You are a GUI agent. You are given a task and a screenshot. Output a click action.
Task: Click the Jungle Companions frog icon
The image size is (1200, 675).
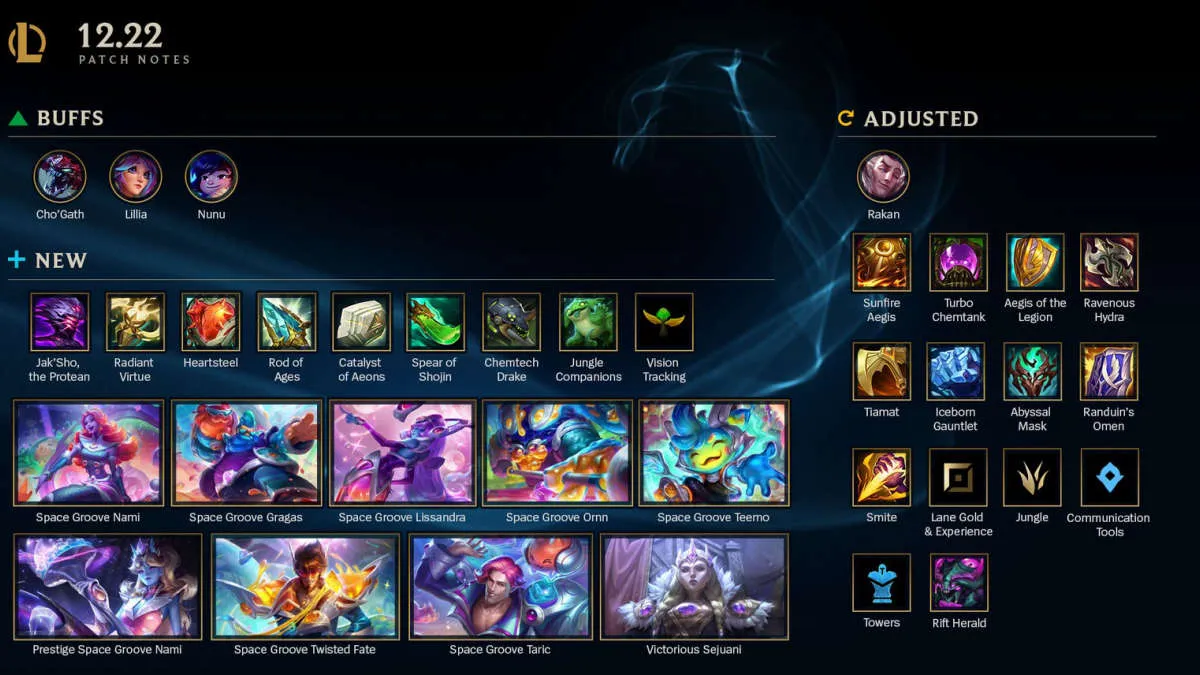588,322
